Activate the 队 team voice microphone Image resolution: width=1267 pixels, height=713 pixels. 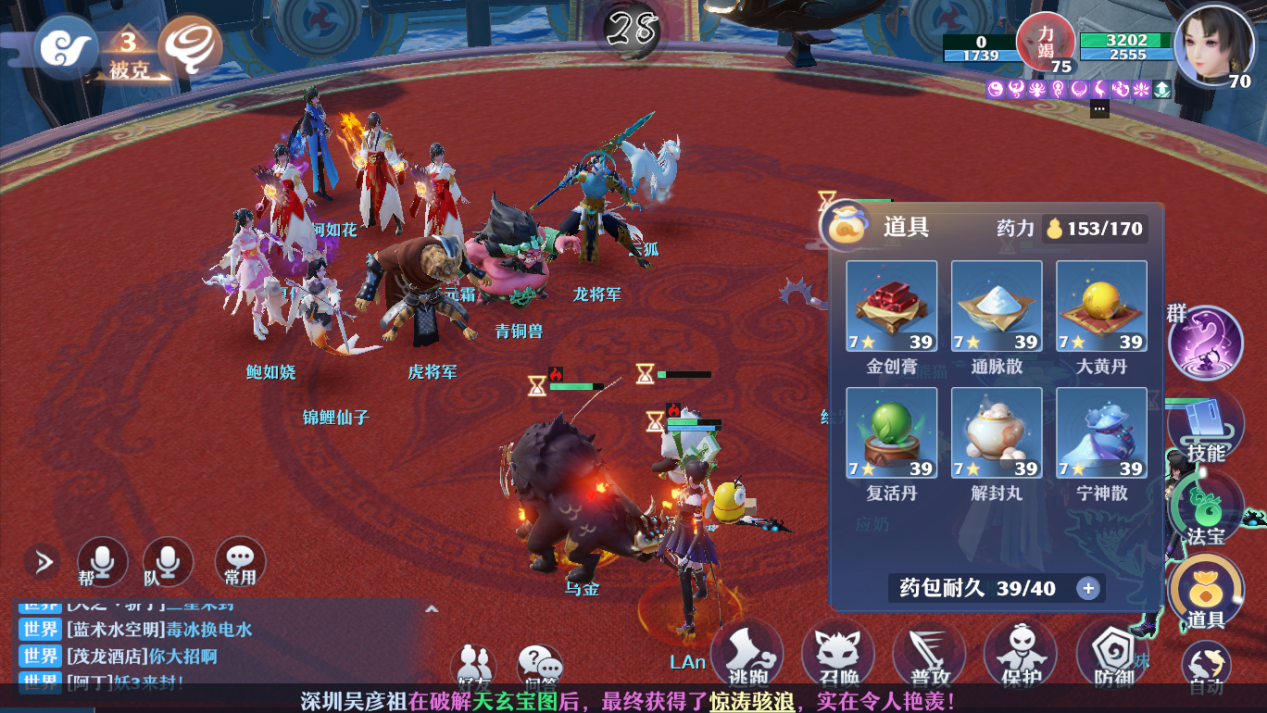coord(167,562)
